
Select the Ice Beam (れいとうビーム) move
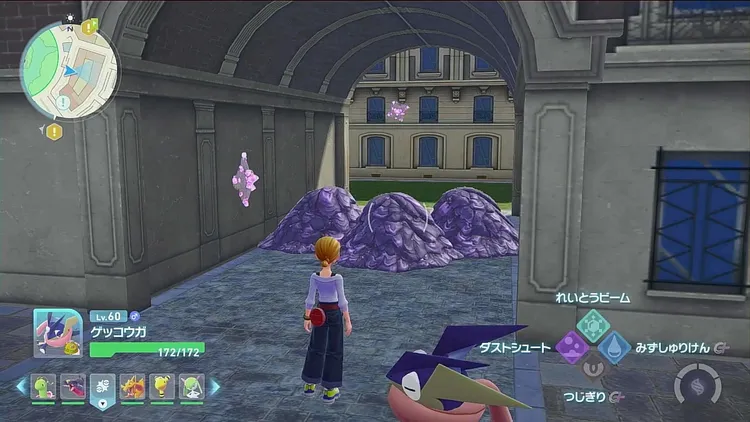[593, 323]
